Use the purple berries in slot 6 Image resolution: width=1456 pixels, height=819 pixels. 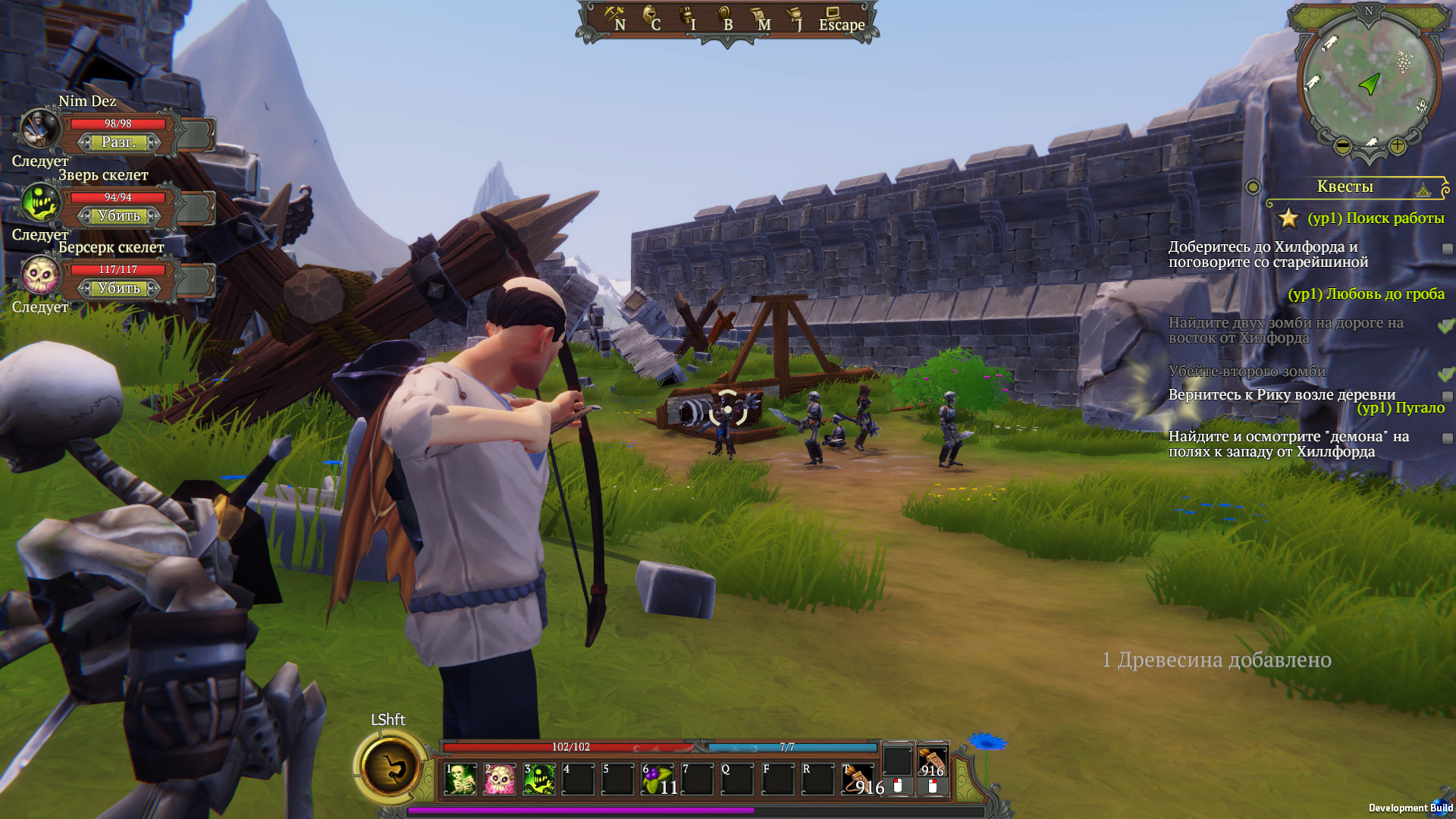(657, 779)
